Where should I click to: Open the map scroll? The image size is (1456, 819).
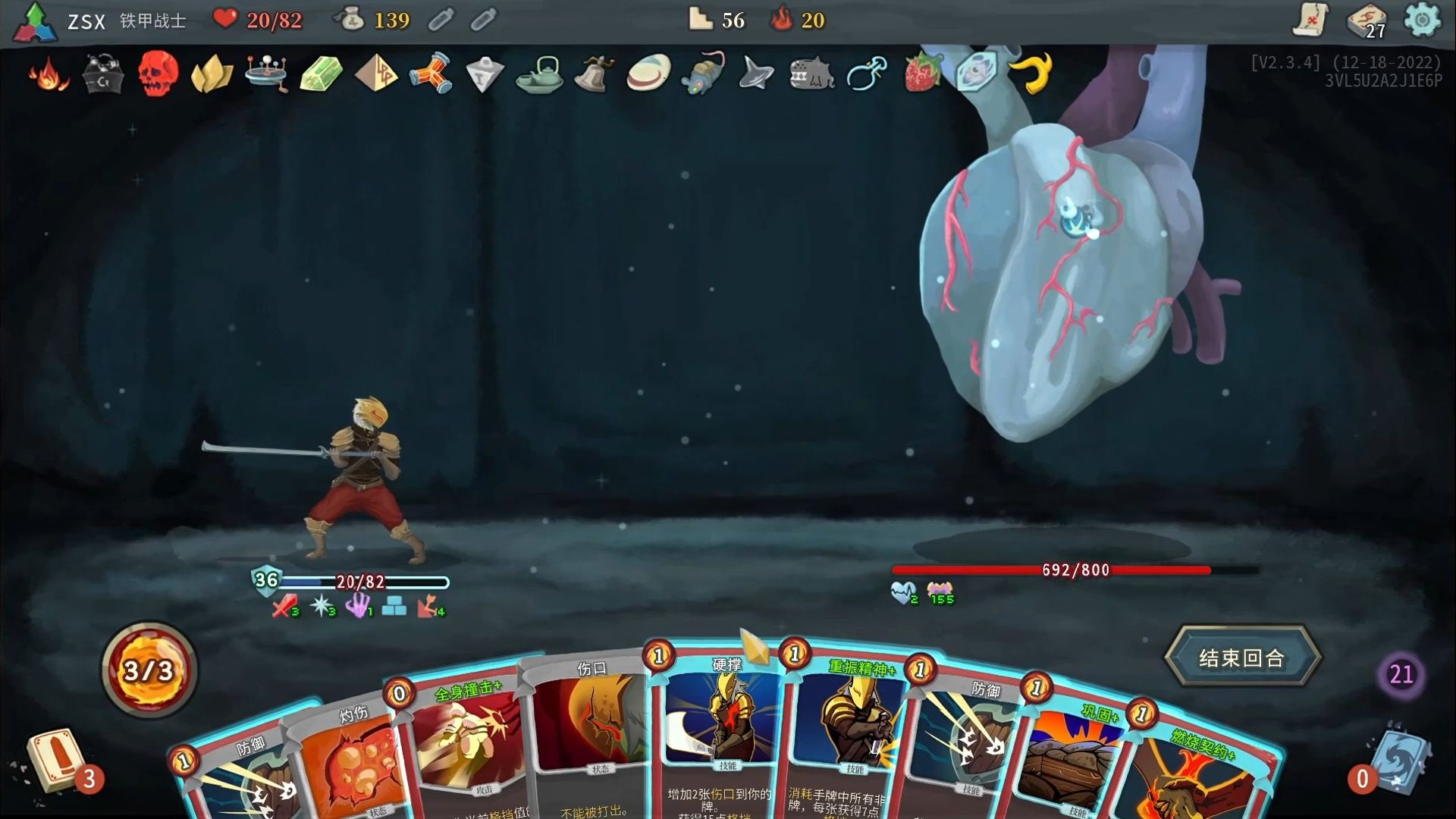tap(1310, 20)
